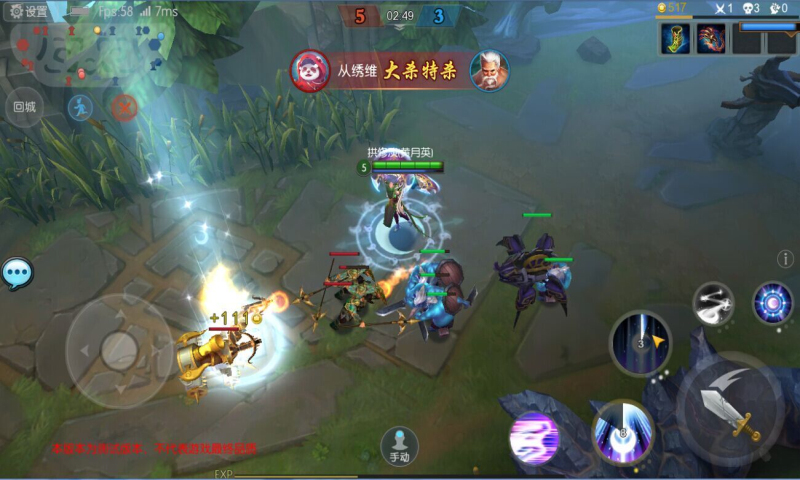Toggle the 手动 manual mode button
Viewport: 800px width, 480px height.
[400, 446]
